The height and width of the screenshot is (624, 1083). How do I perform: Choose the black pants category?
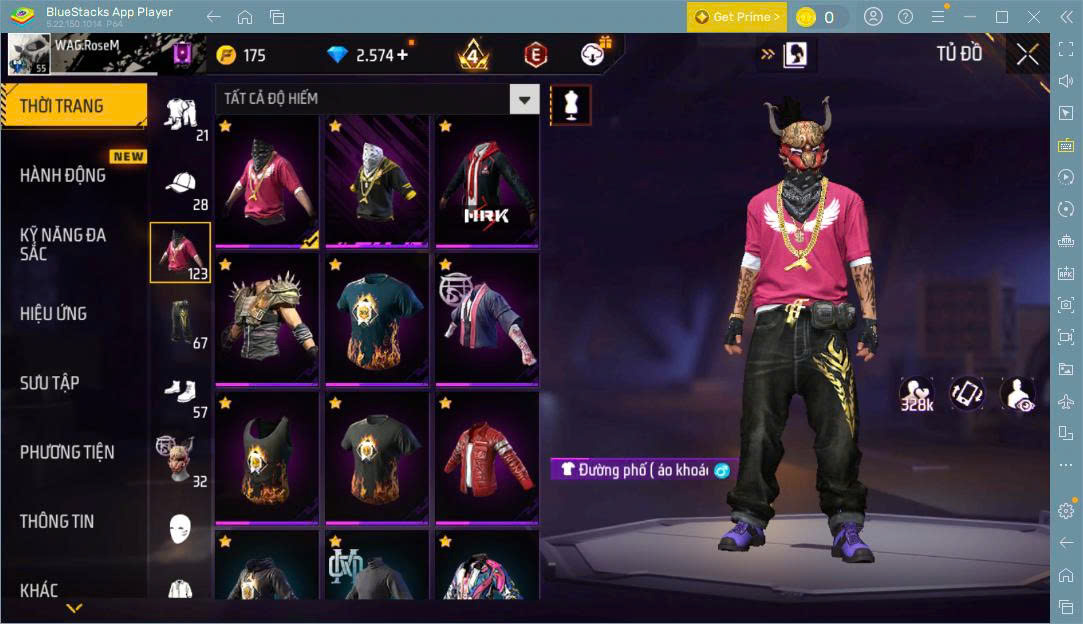[180, 320]
